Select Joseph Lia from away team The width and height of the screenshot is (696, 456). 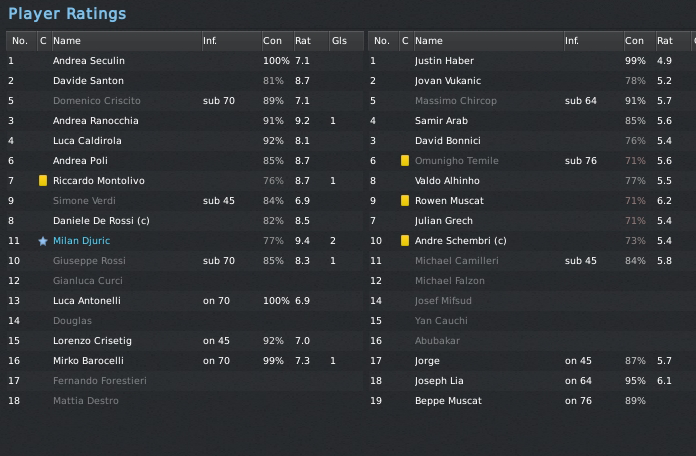[442, 381]
